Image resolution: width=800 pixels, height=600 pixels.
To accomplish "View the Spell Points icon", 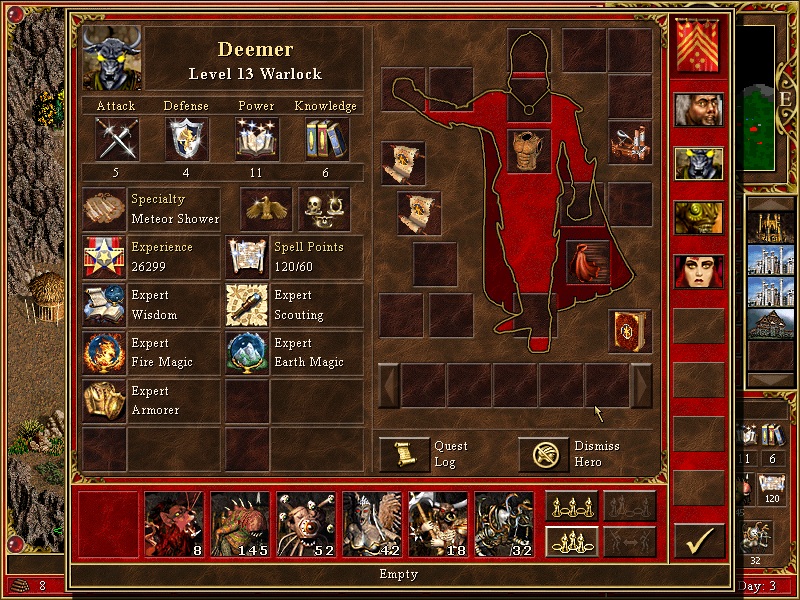I will point(247,257).
